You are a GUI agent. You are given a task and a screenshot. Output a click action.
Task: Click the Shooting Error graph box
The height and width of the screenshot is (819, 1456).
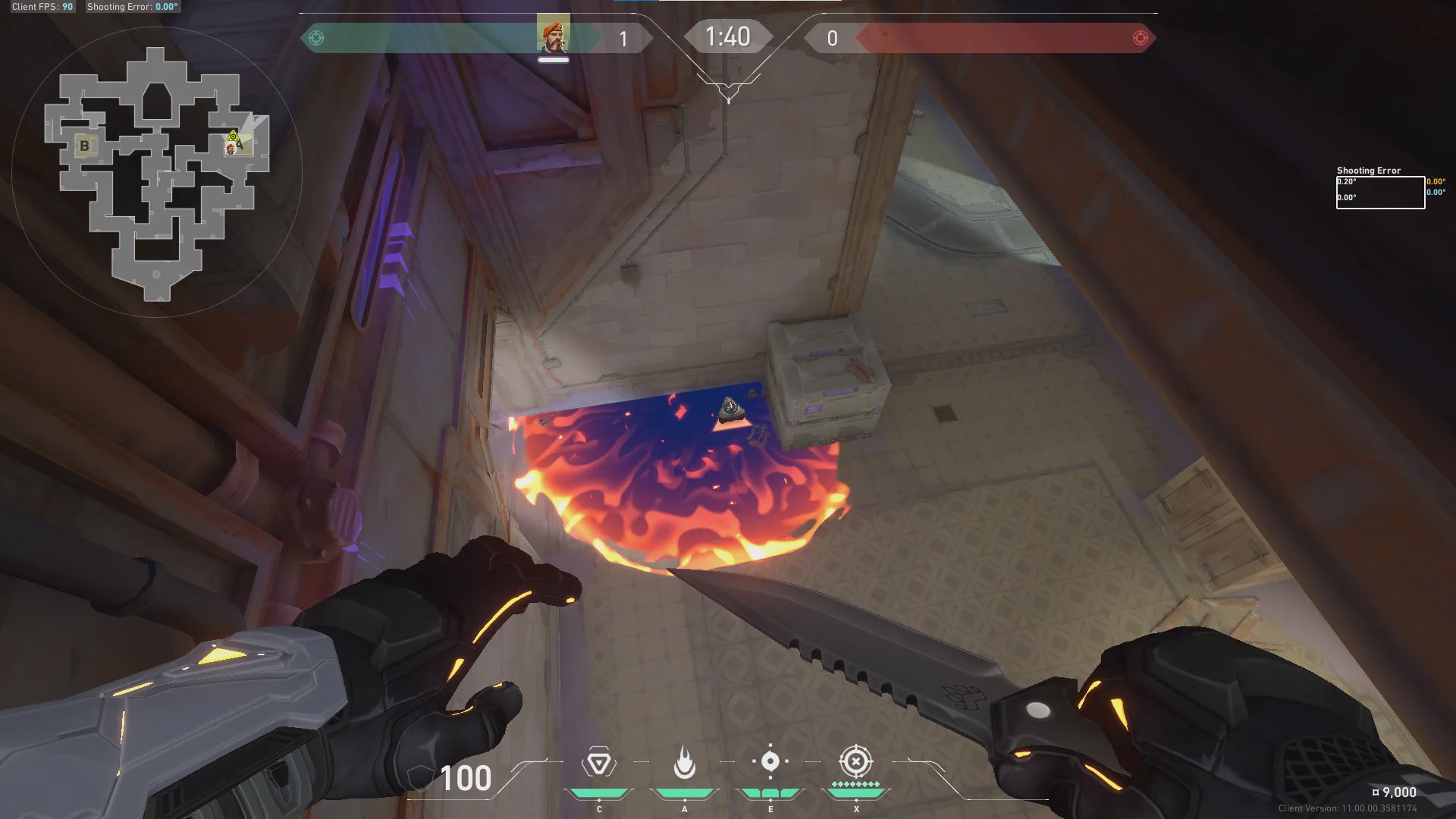click(1379, 192)
